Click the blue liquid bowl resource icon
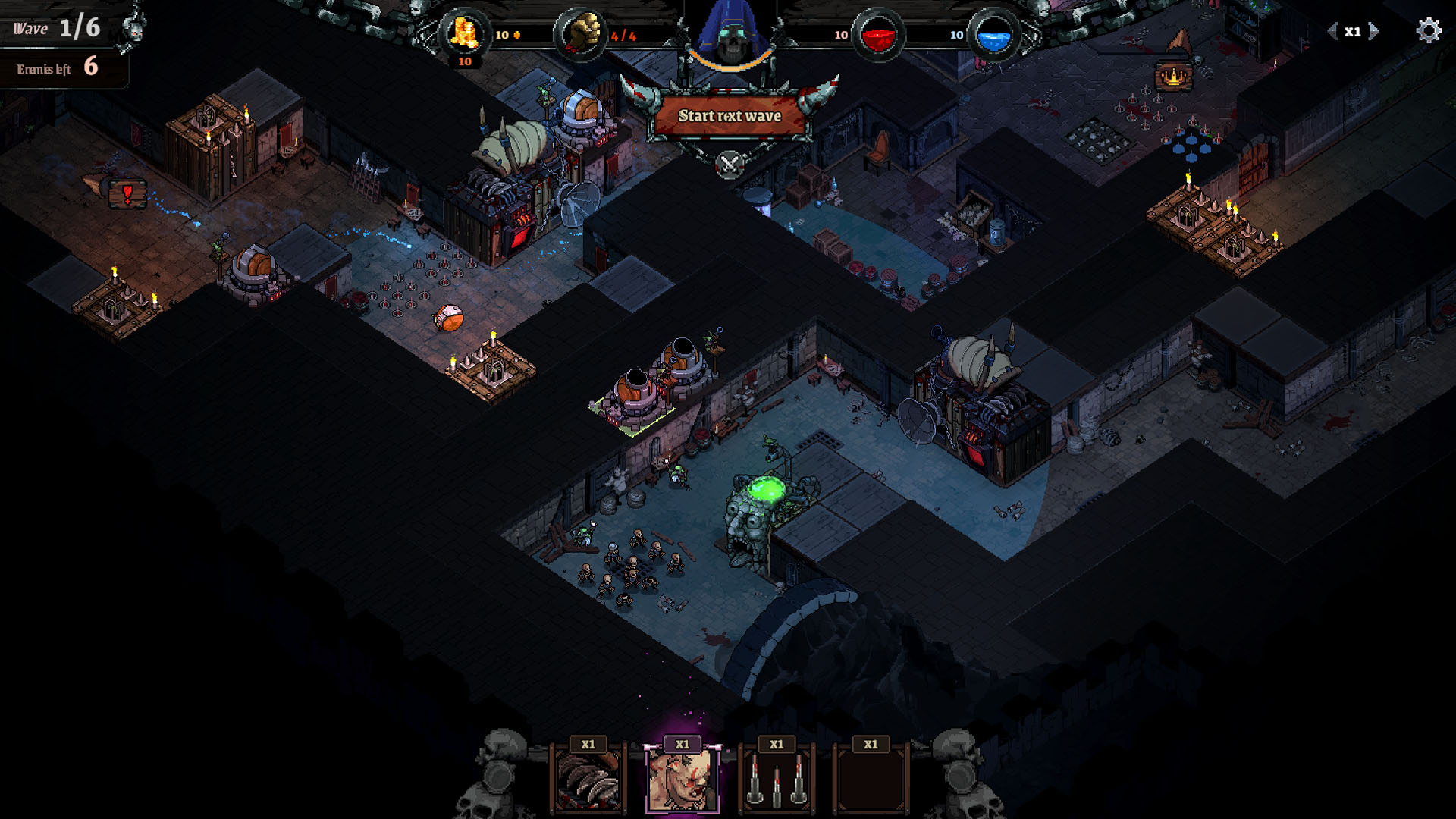 tap(994, 33)
